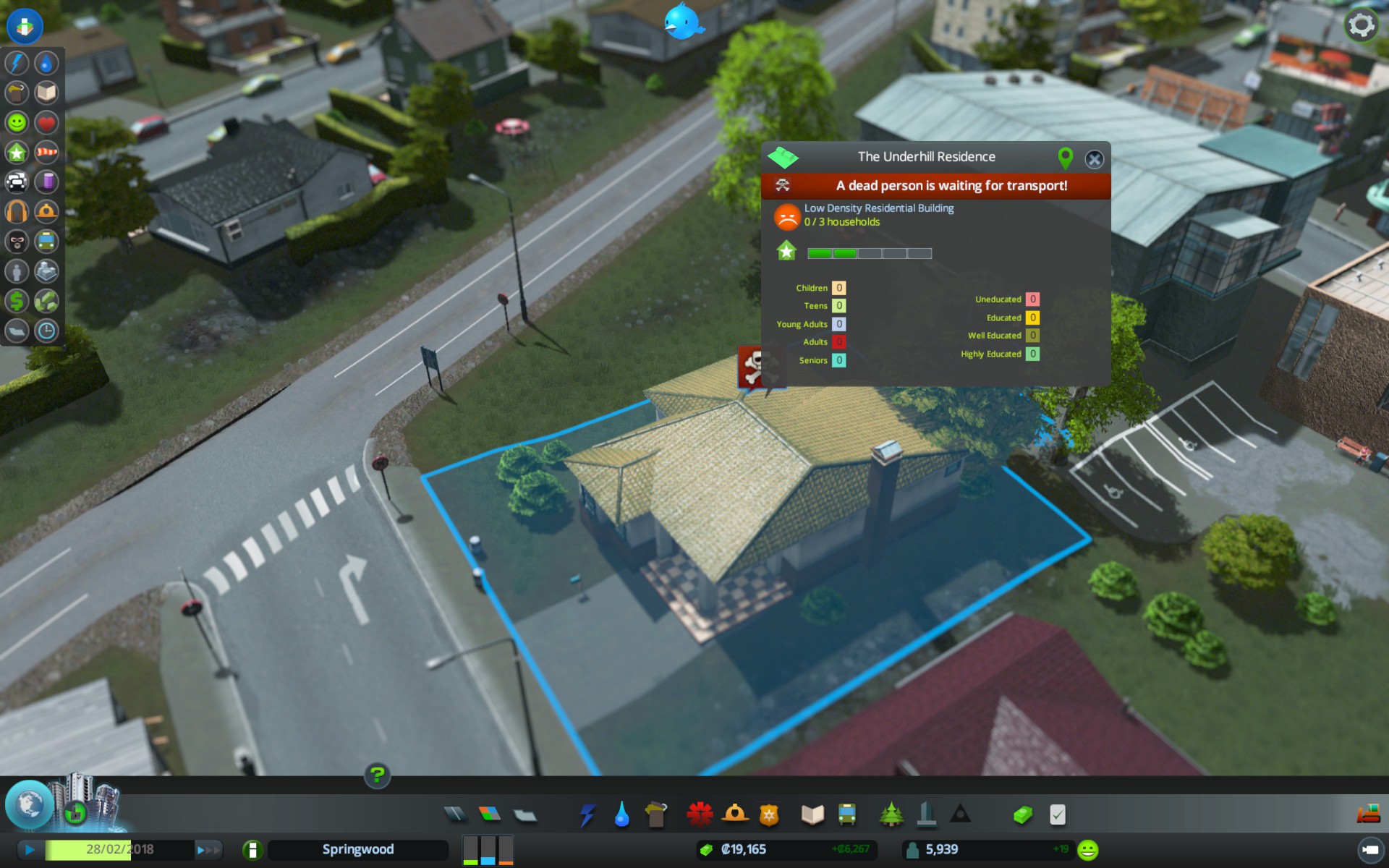Screen dimensions: 1389x868
Task: Open the happiness smiley info view
Action: pyautogui.click(x=17, y=122)
